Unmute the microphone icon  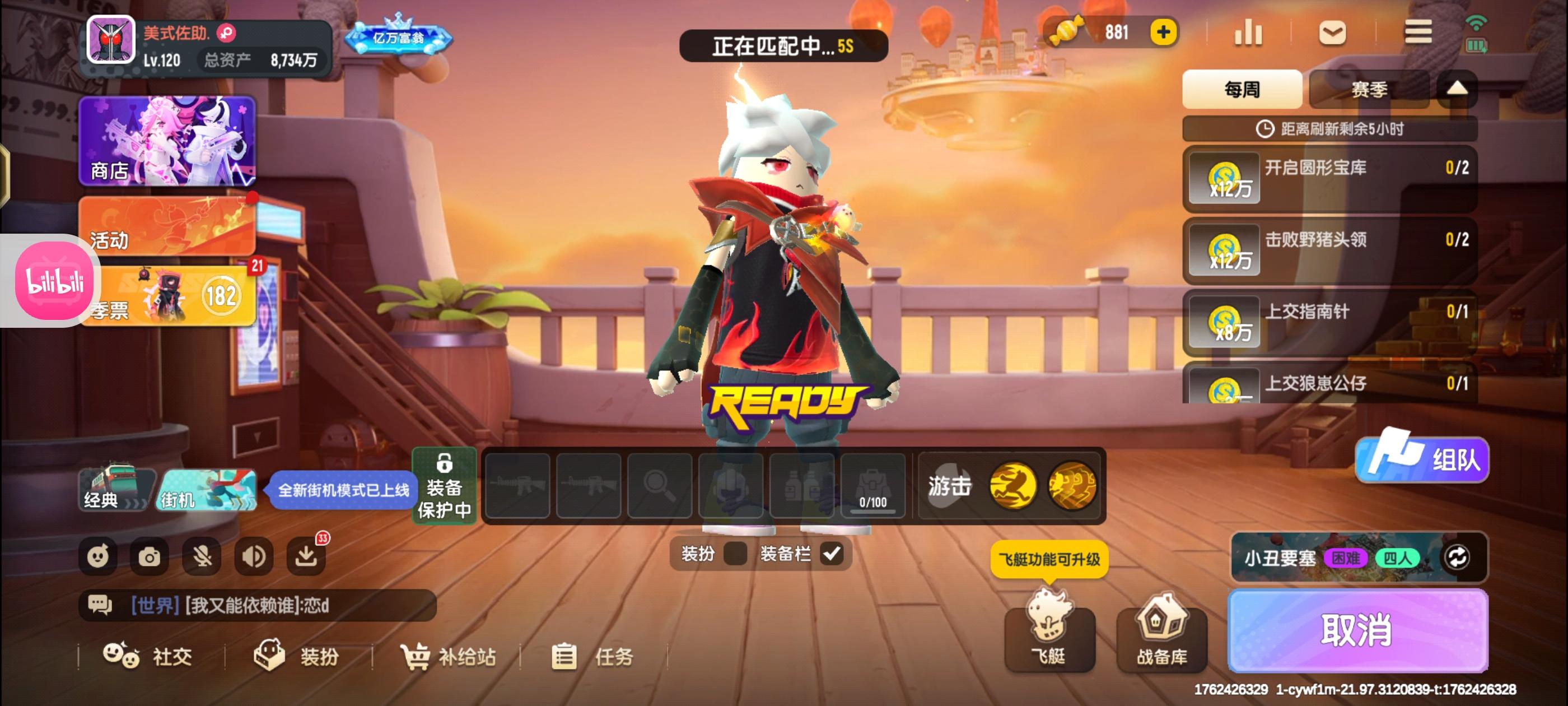(x=202, y=555)
